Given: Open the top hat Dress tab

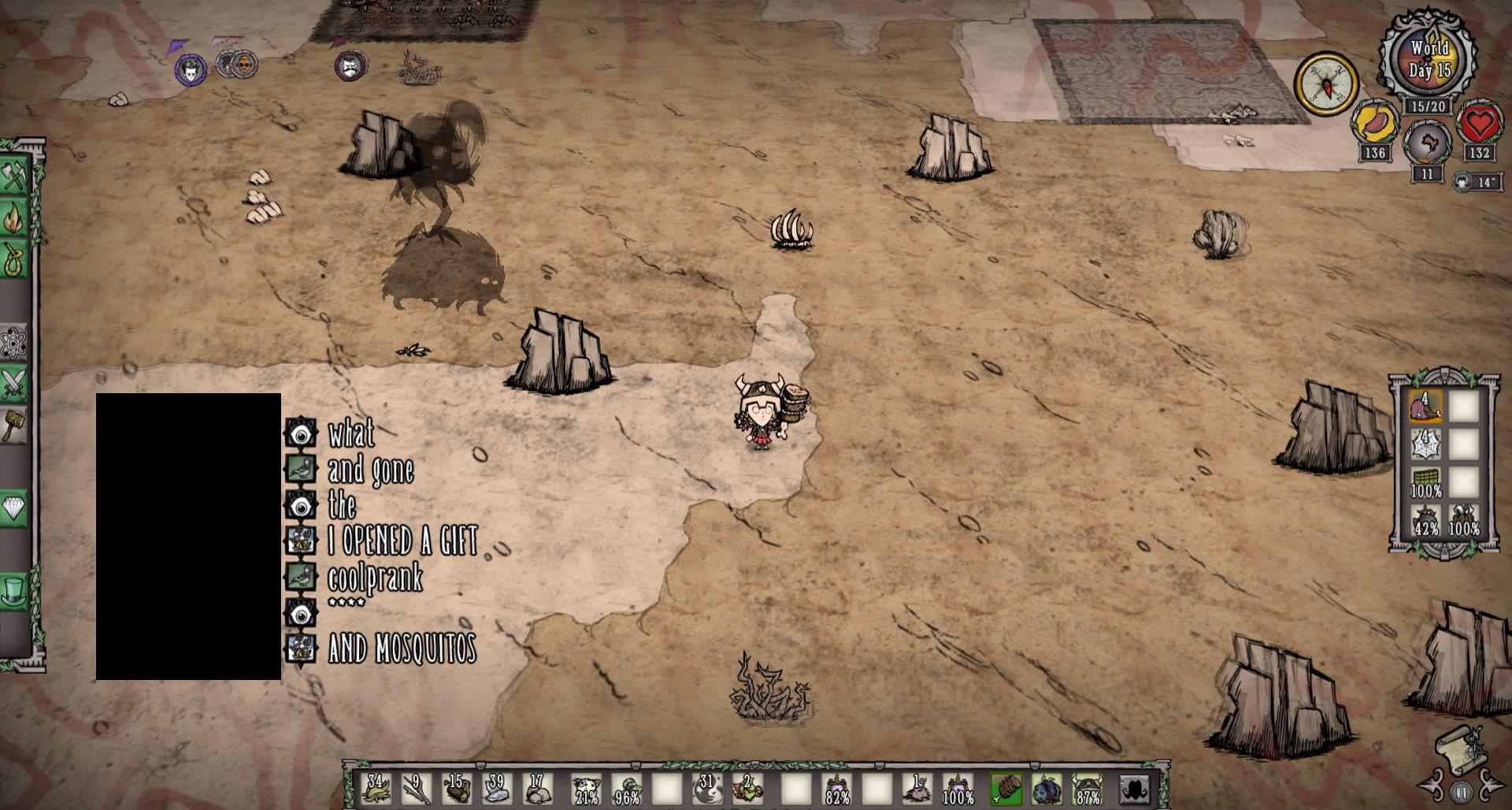Looking at the screenshot, I should coord(14,591).
